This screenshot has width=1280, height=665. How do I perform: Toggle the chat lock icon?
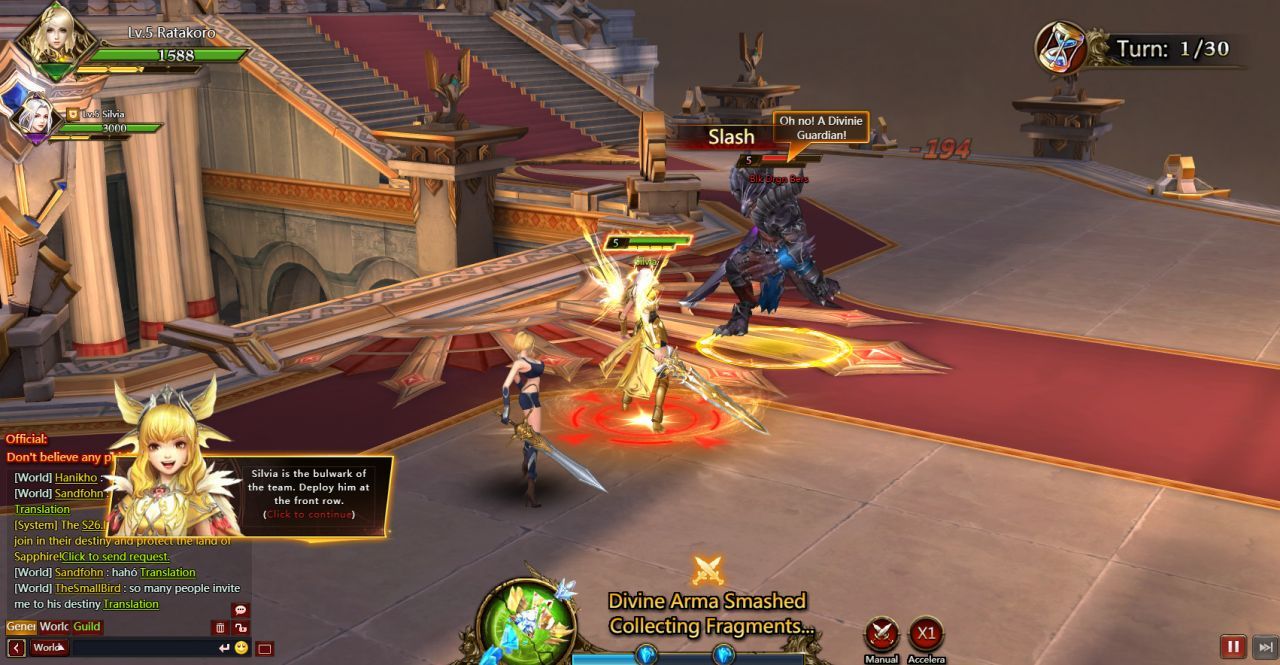[240, 628]
